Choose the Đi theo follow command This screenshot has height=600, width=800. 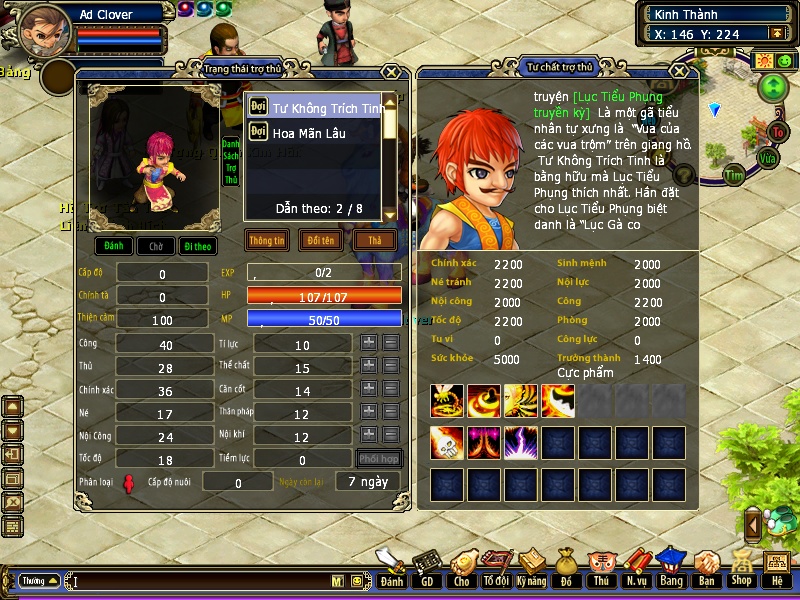coord(197,246)
